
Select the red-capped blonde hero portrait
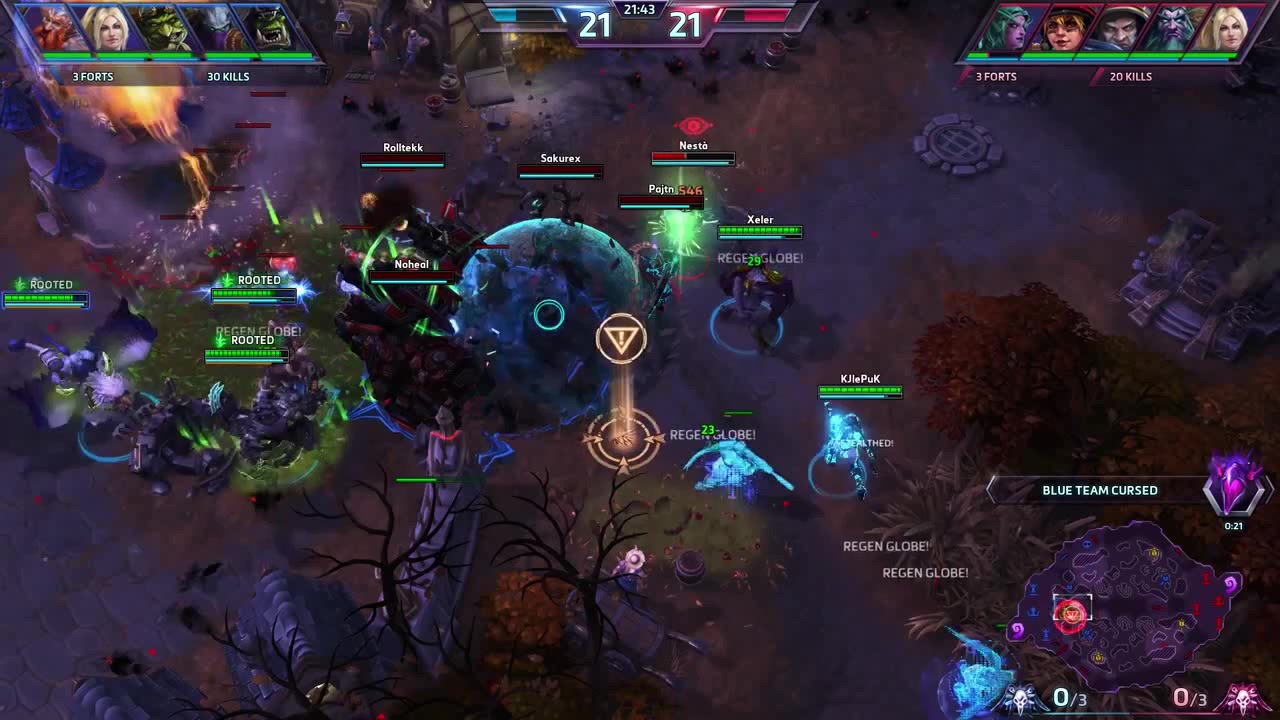(1064, 28)
